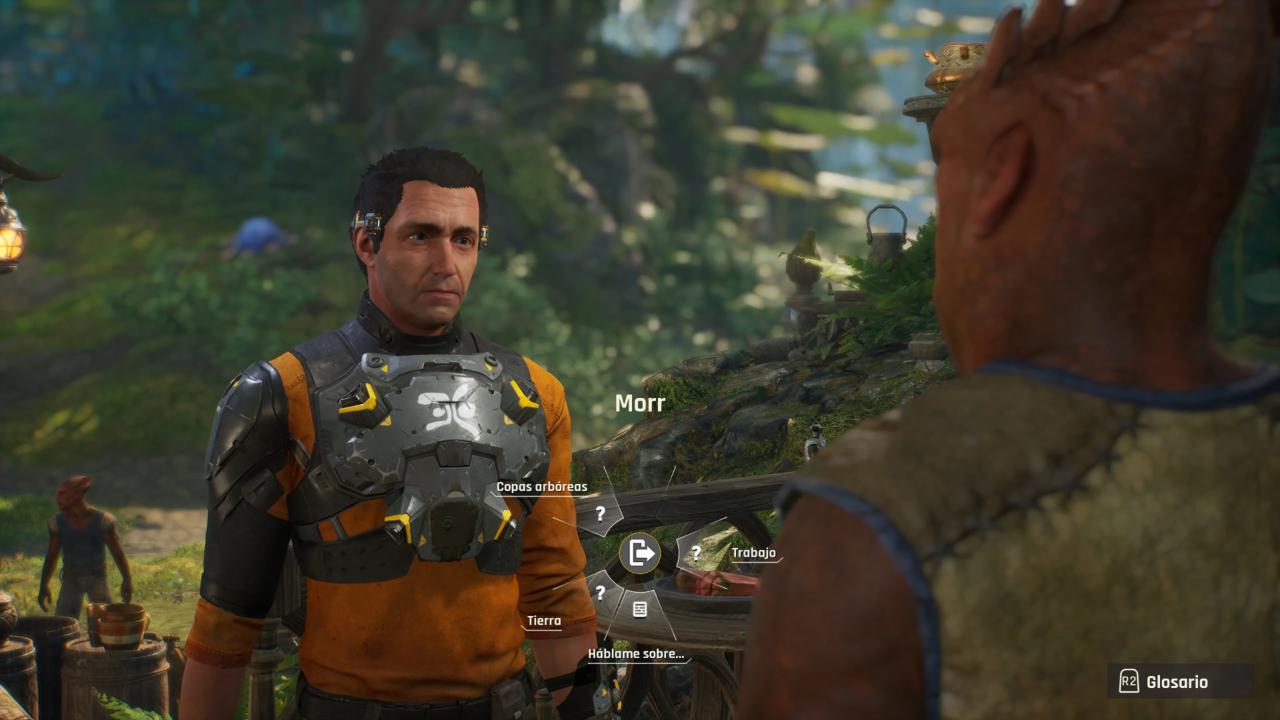Screen dimensions: 1280x720
Task: Select the Tierra dialogue option
Action: point(600,593)
